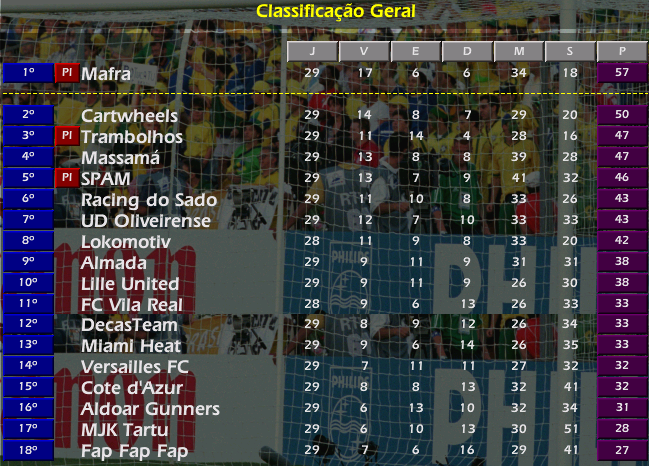Click the PI badge next to SPAM
The height and width of the screenshot is (466, 649).
pyautogui.click(x=66, y=178)
